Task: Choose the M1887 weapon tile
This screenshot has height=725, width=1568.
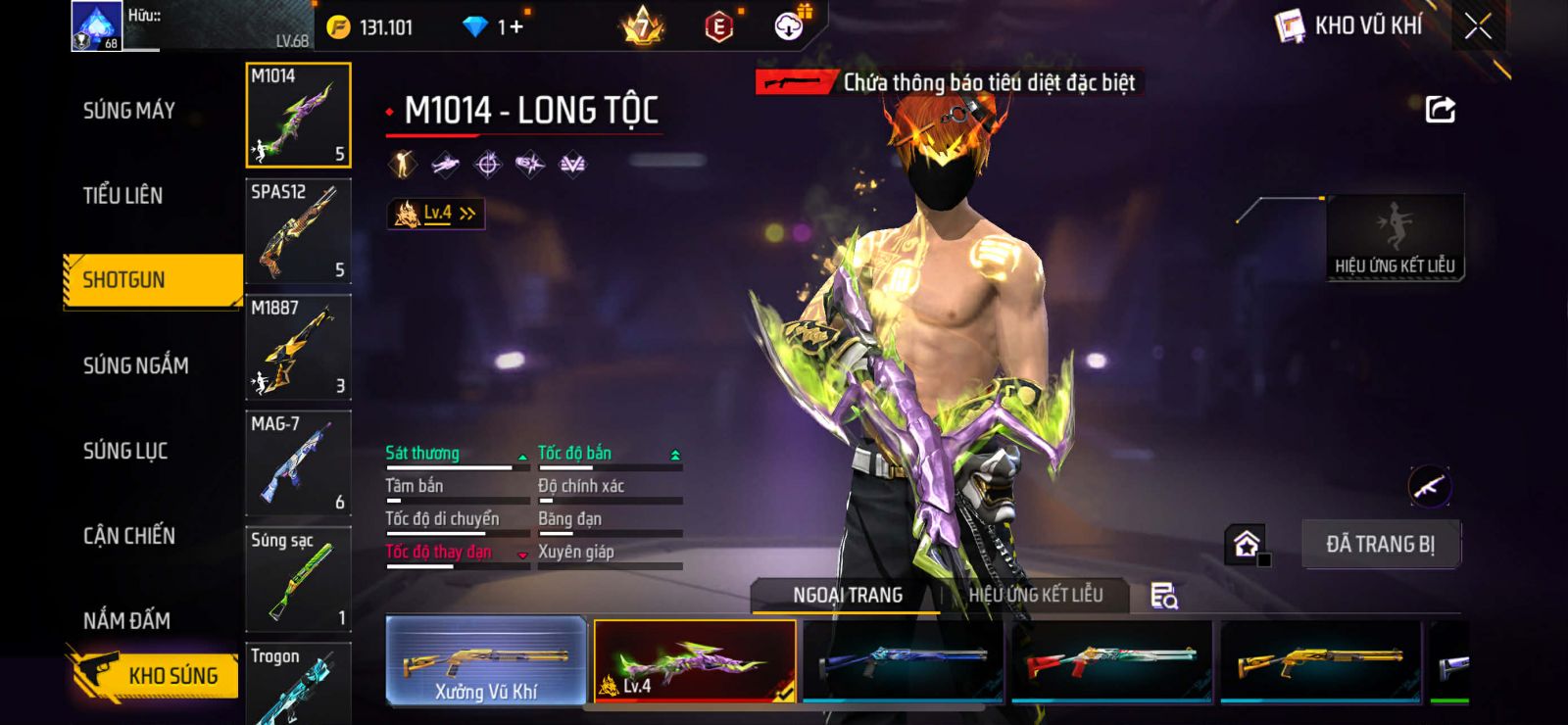Action: [x=298, y=347]
